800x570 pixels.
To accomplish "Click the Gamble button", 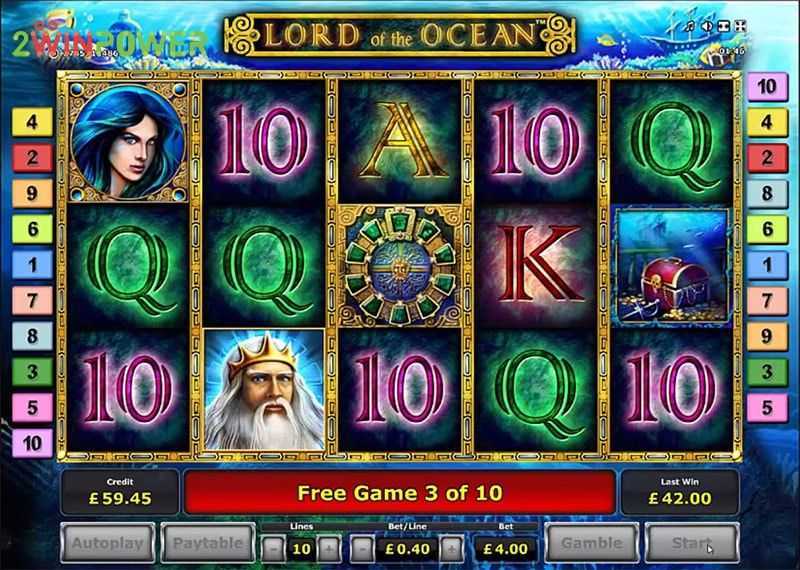I will 591,545.
